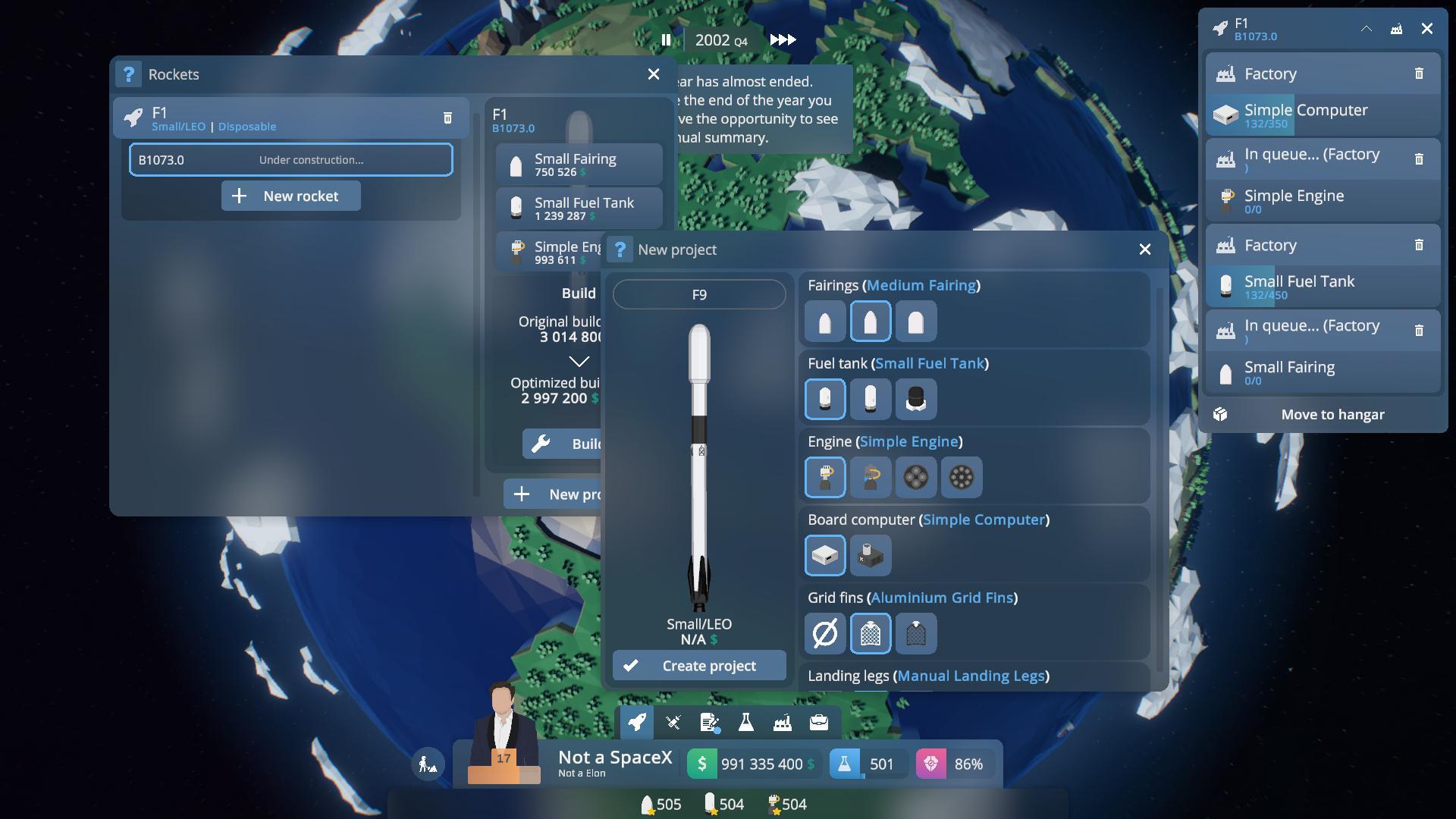The height and width of the screenshot is (819, 1456).
Task: Select the third fairing option
Action: coord(915,321)
